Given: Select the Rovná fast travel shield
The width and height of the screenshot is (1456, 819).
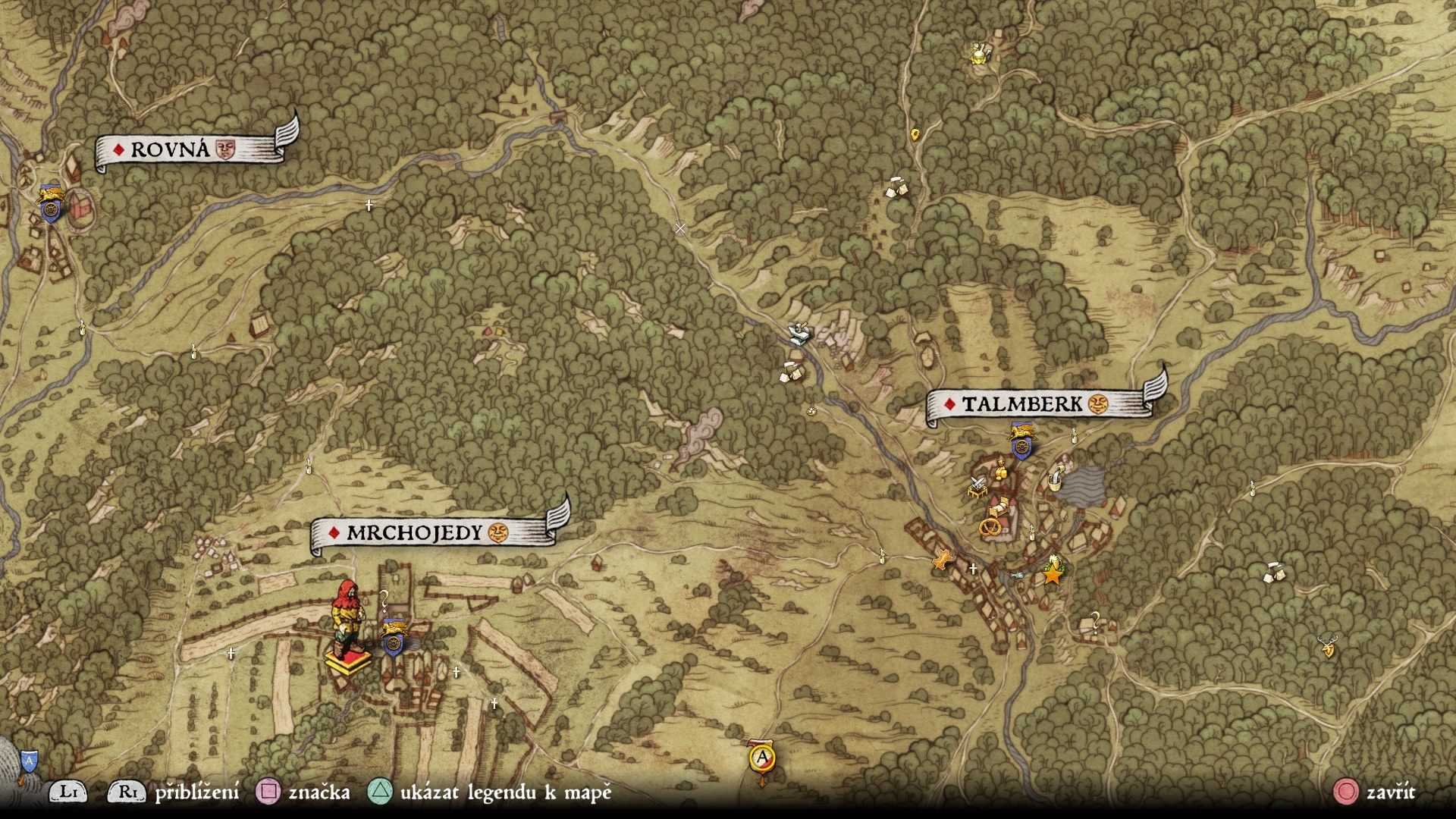Looking at the screenshot, I should [x=51, y=205].
